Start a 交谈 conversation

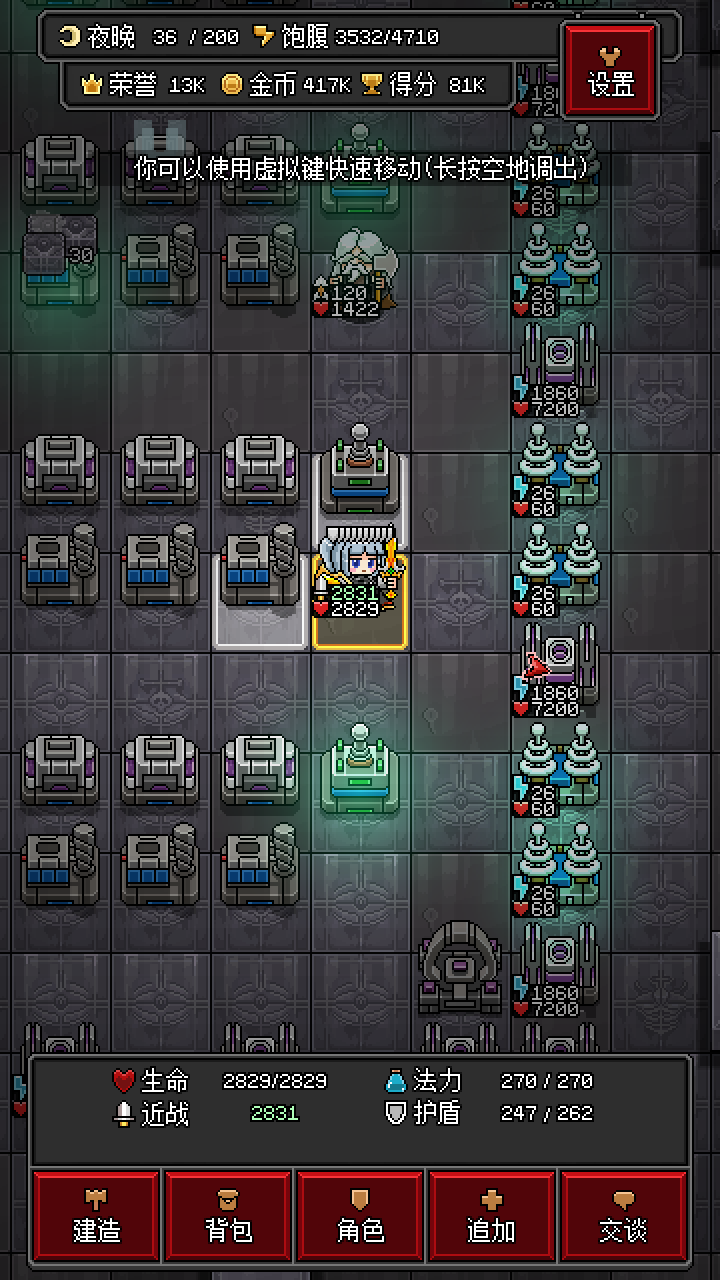pos(623,1216)
